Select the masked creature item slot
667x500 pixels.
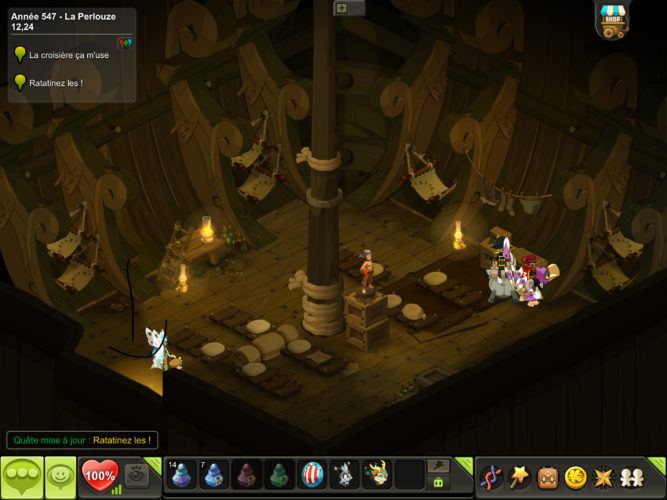[377, 474]
